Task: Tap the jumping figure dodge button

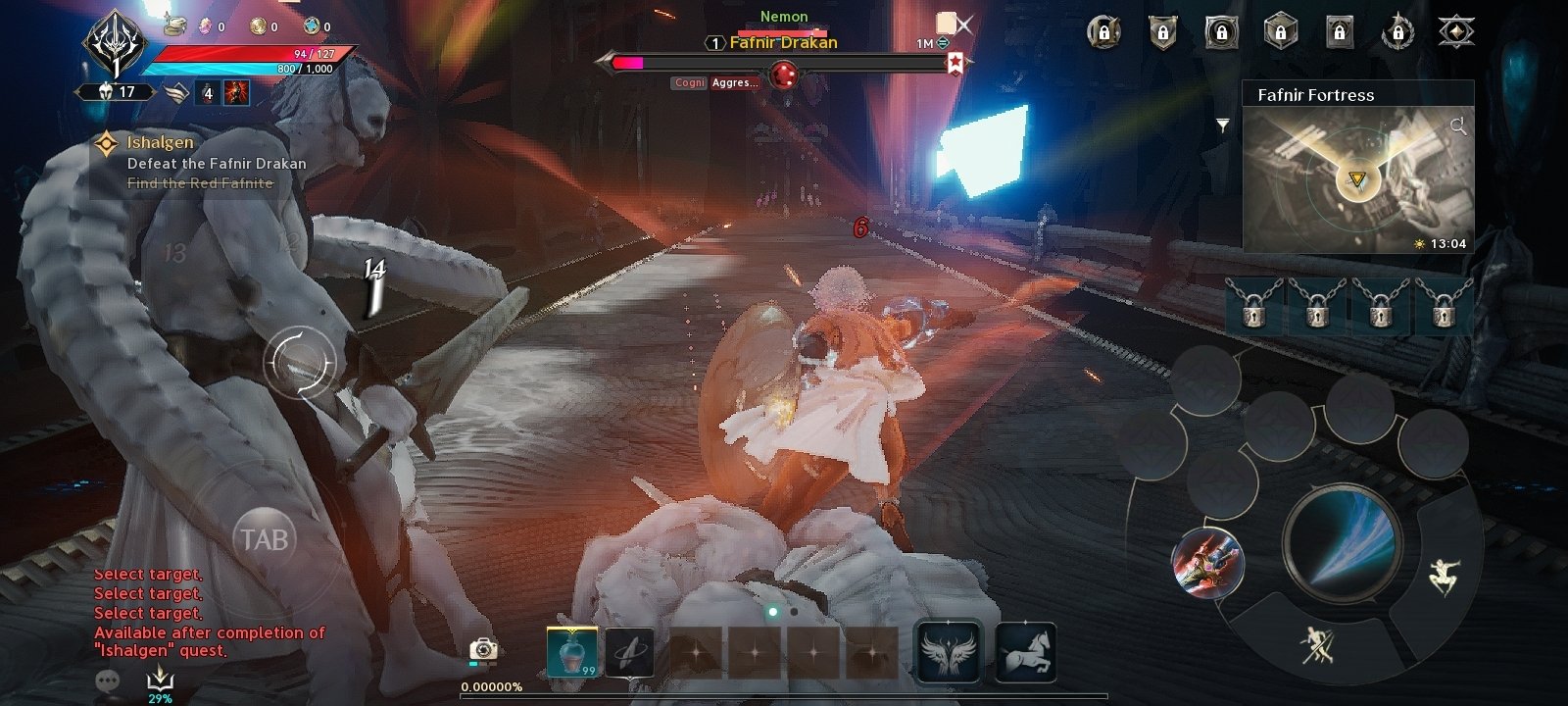Action: (1444, 576)
